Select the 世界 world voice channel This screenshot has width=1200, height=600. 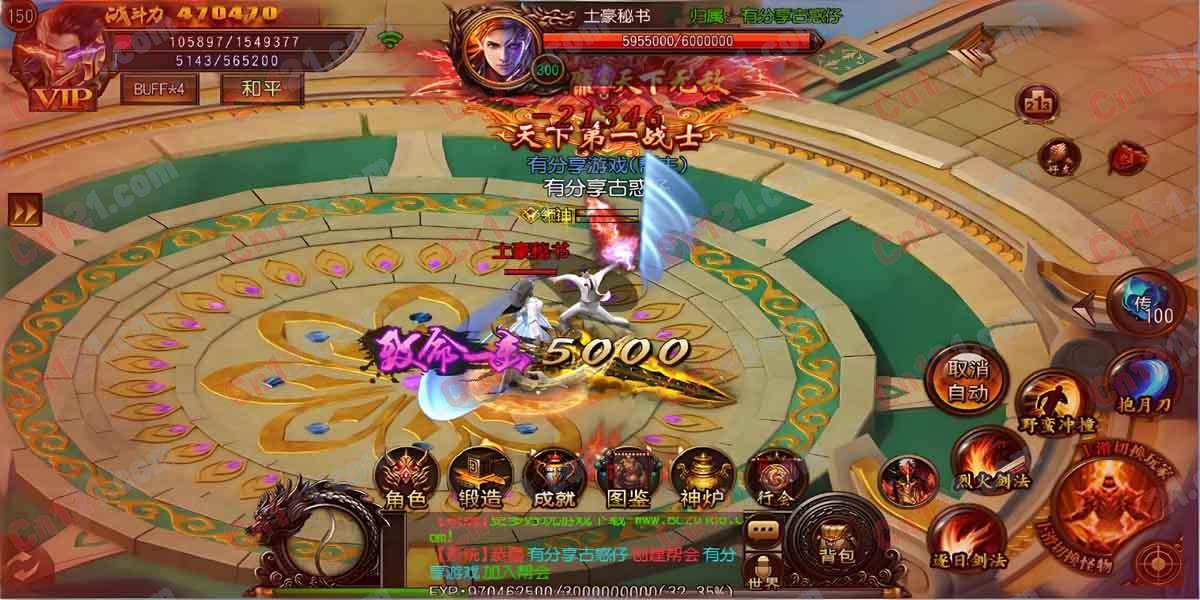[764, 571]
